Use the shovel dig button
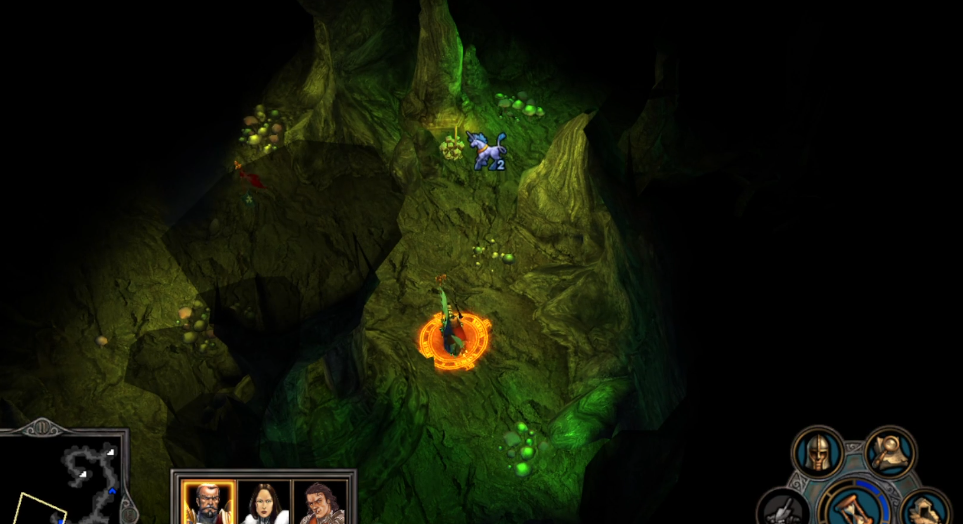 [x=783, y=511]
